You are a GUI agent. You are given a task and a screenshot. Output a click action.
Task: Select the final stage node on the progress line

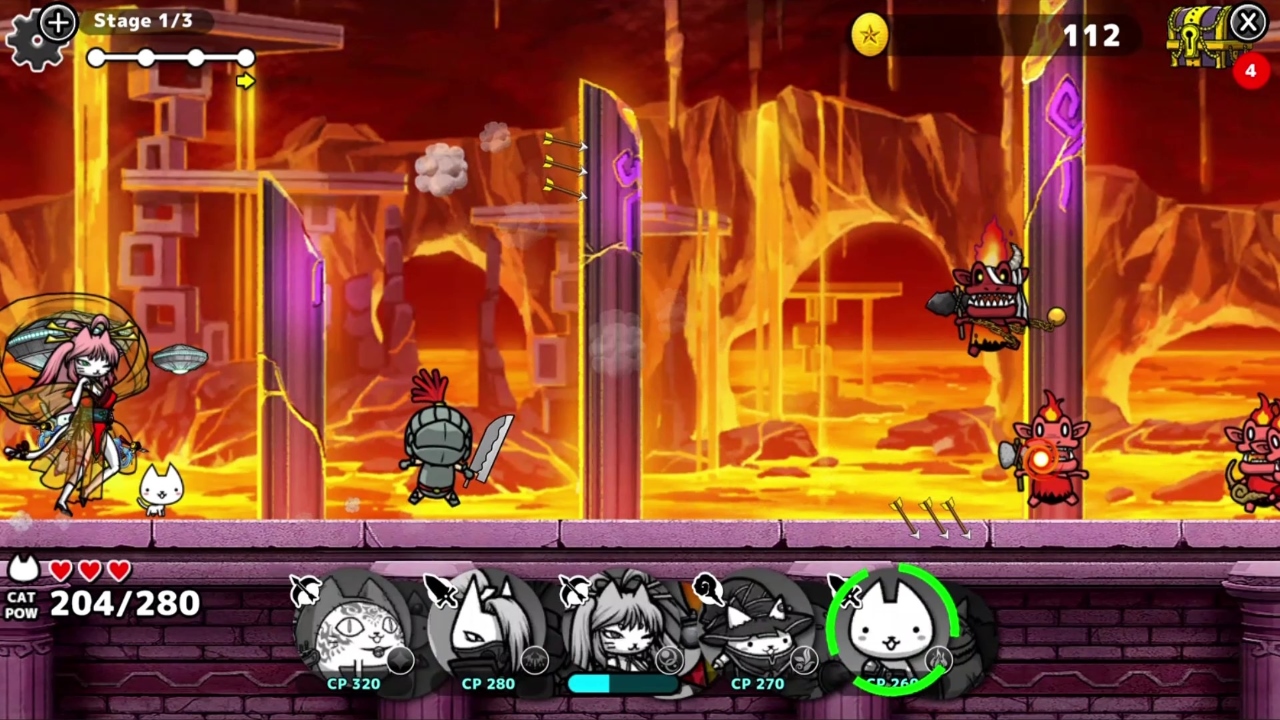pyautogui.click(x=246, y=58)
